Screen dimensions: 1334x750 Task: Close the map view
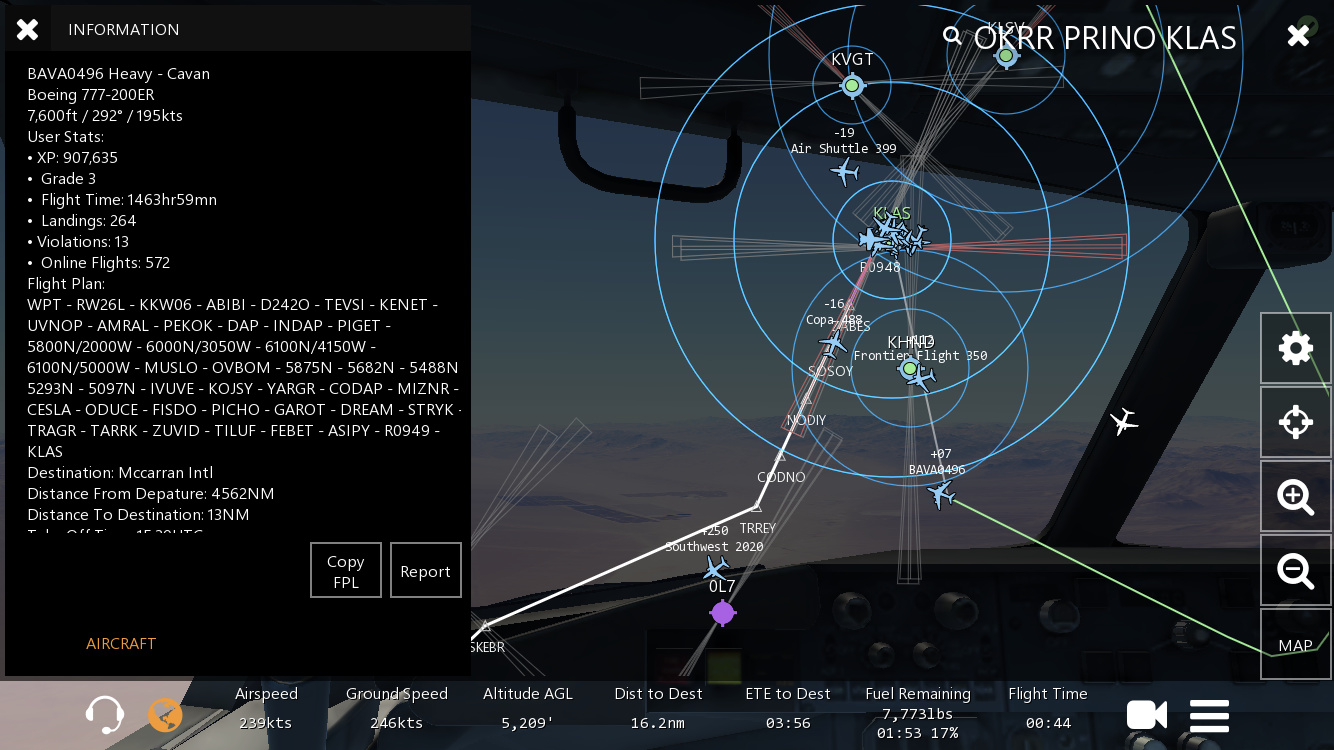pyautogui.click(x=1298, y=36)
